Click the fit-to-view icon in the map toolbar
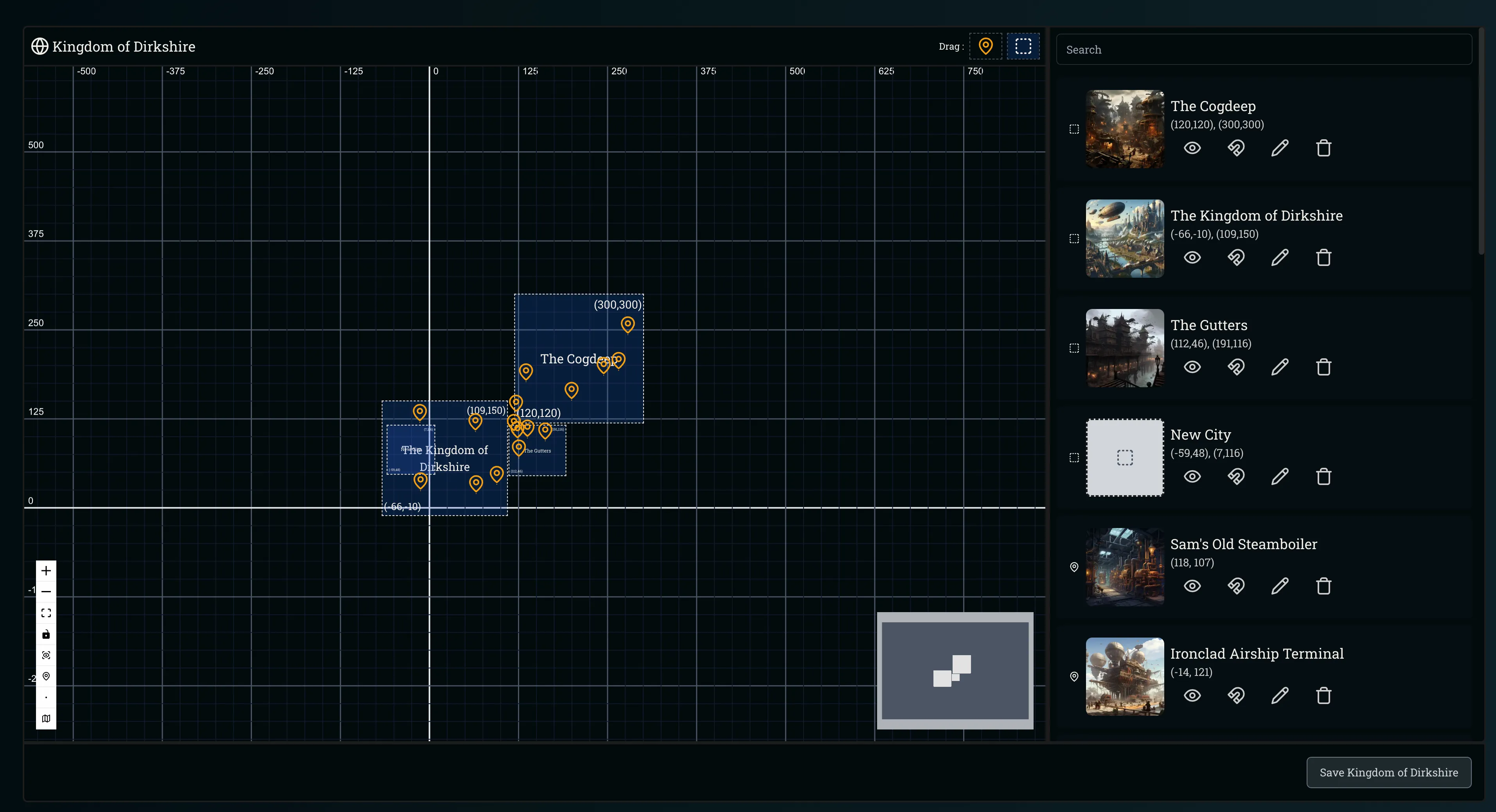Image resolution: width=1496 pixels, height=812 pixels. tap(46, 612)
